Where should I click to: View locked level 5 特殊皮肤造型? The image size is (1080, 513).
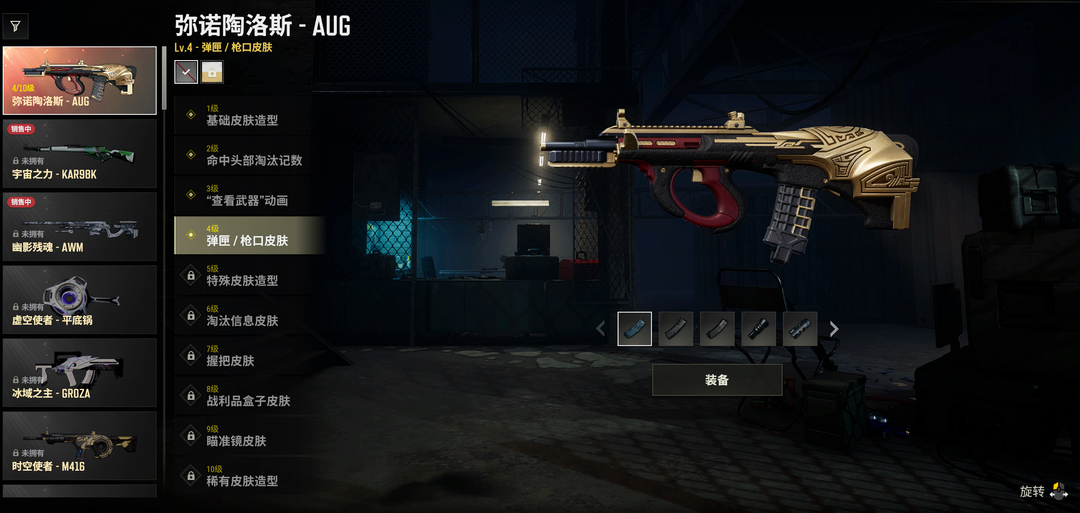(248, 276)
